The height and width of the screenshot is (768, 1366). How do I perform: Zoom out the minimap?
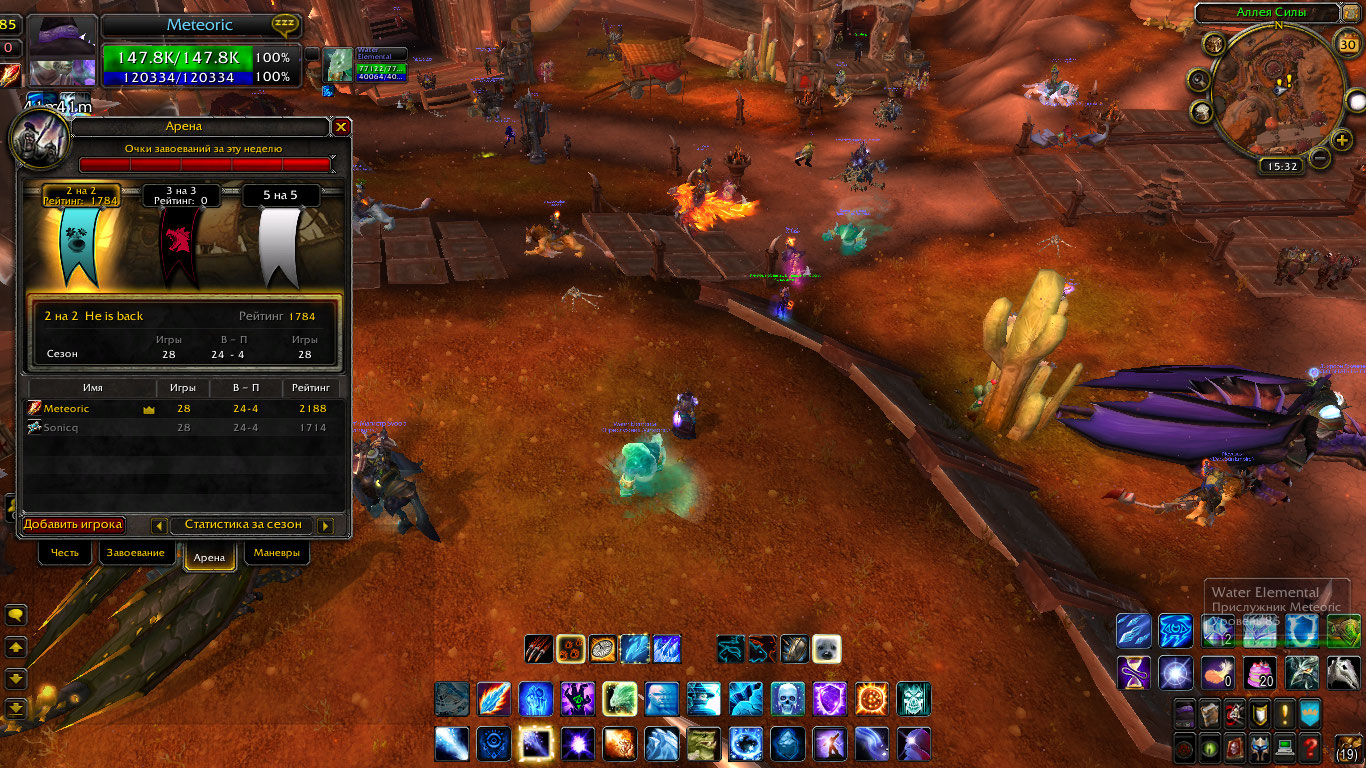(x=1320, y=159)
